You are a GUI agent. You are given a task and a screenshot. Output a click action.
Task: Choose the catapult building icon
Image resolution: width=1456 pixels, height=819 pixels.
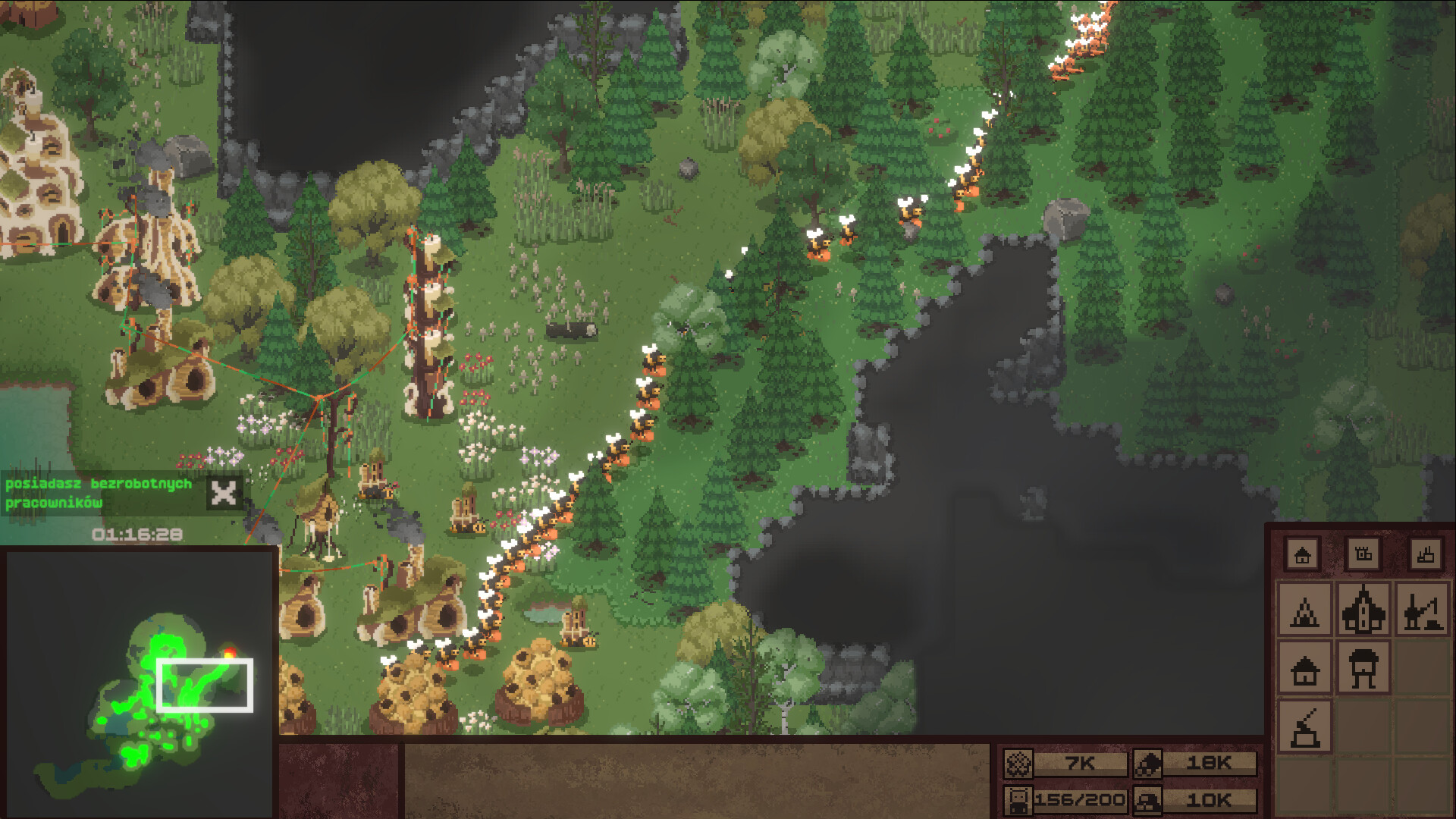(1304, 726)
